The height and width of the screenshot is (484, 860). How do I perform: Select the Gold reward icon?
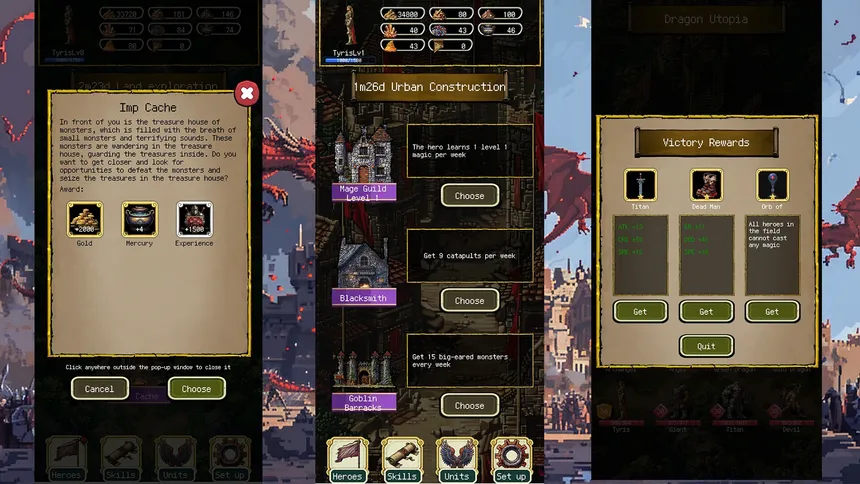point(84,219)
